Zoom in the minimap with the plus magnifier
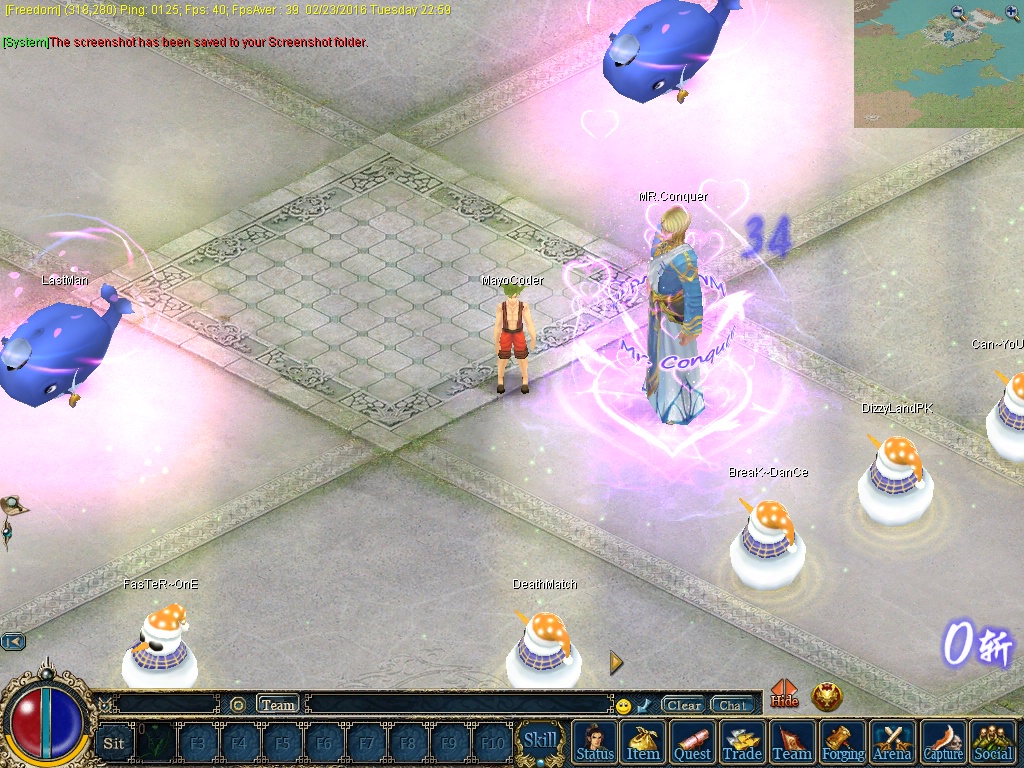The image size is (1024, 768). [x=1012, y=13]
